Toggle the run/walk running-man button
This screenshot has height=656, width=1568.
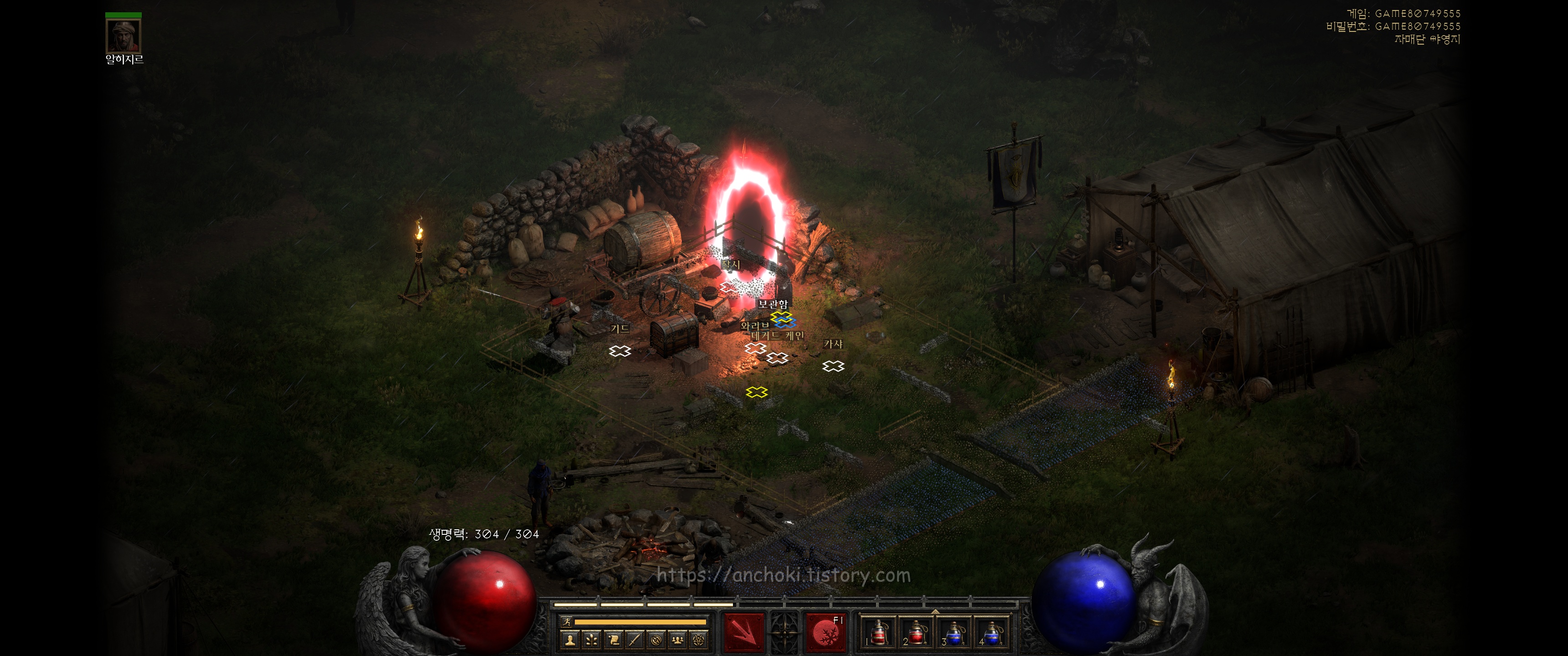[x=567, y=622]
